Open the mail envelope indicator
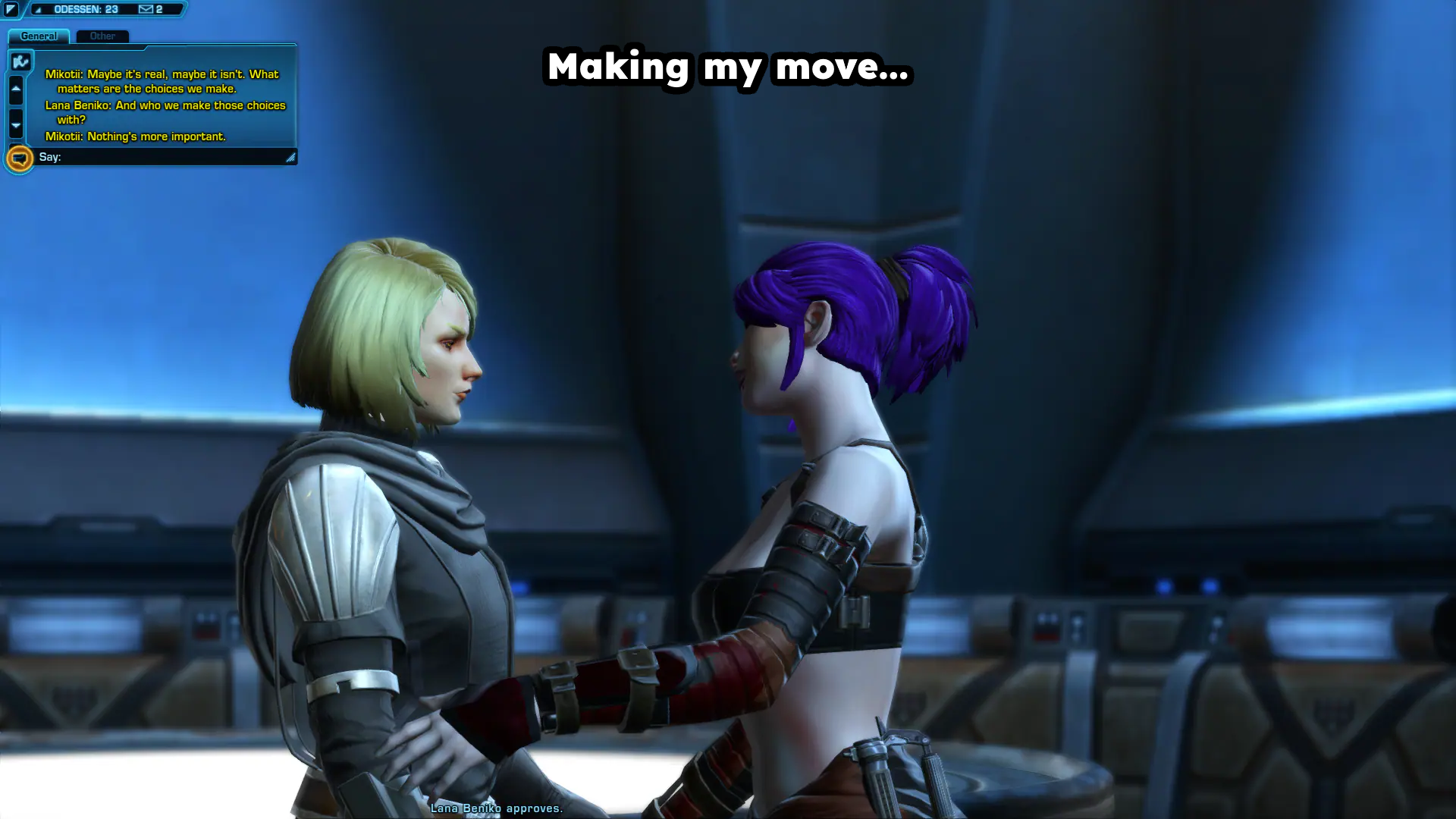The width and height of the screenshot is (1456, 819). click(x=146, y=9)
